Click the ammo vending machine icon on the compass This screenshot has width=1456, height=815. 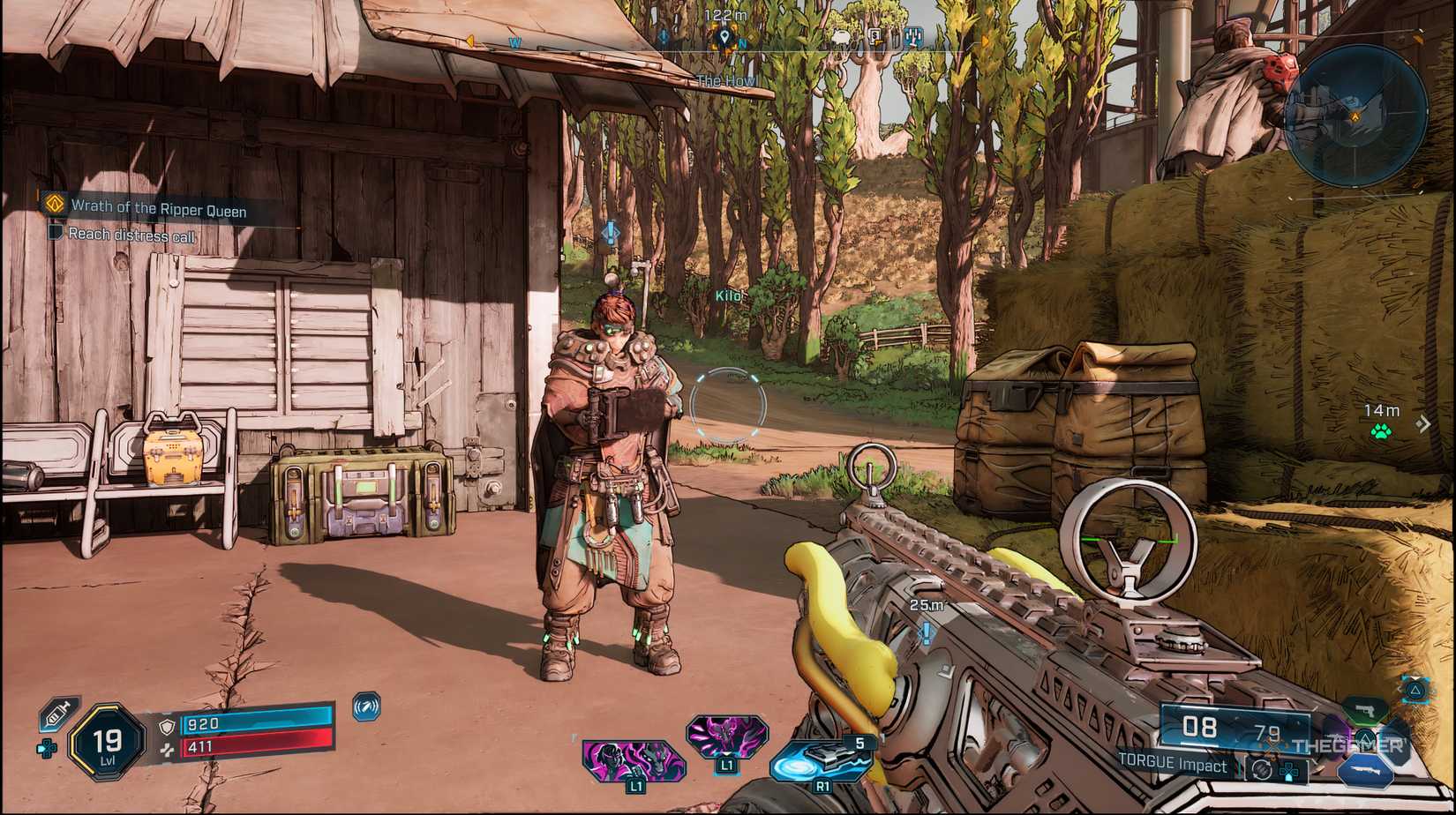click(913, 35)
